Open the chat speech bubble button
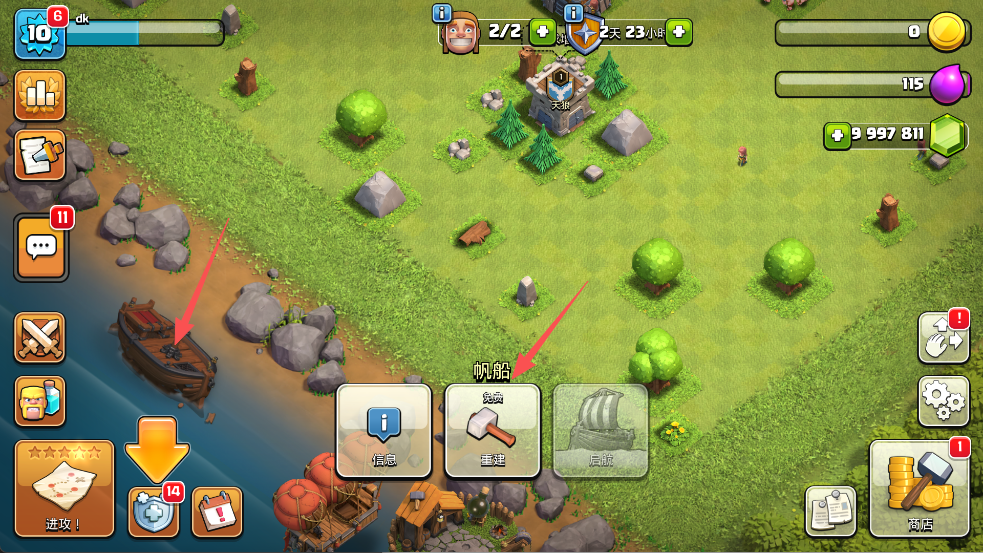This screenshot has height=553, width=983. 40,246
